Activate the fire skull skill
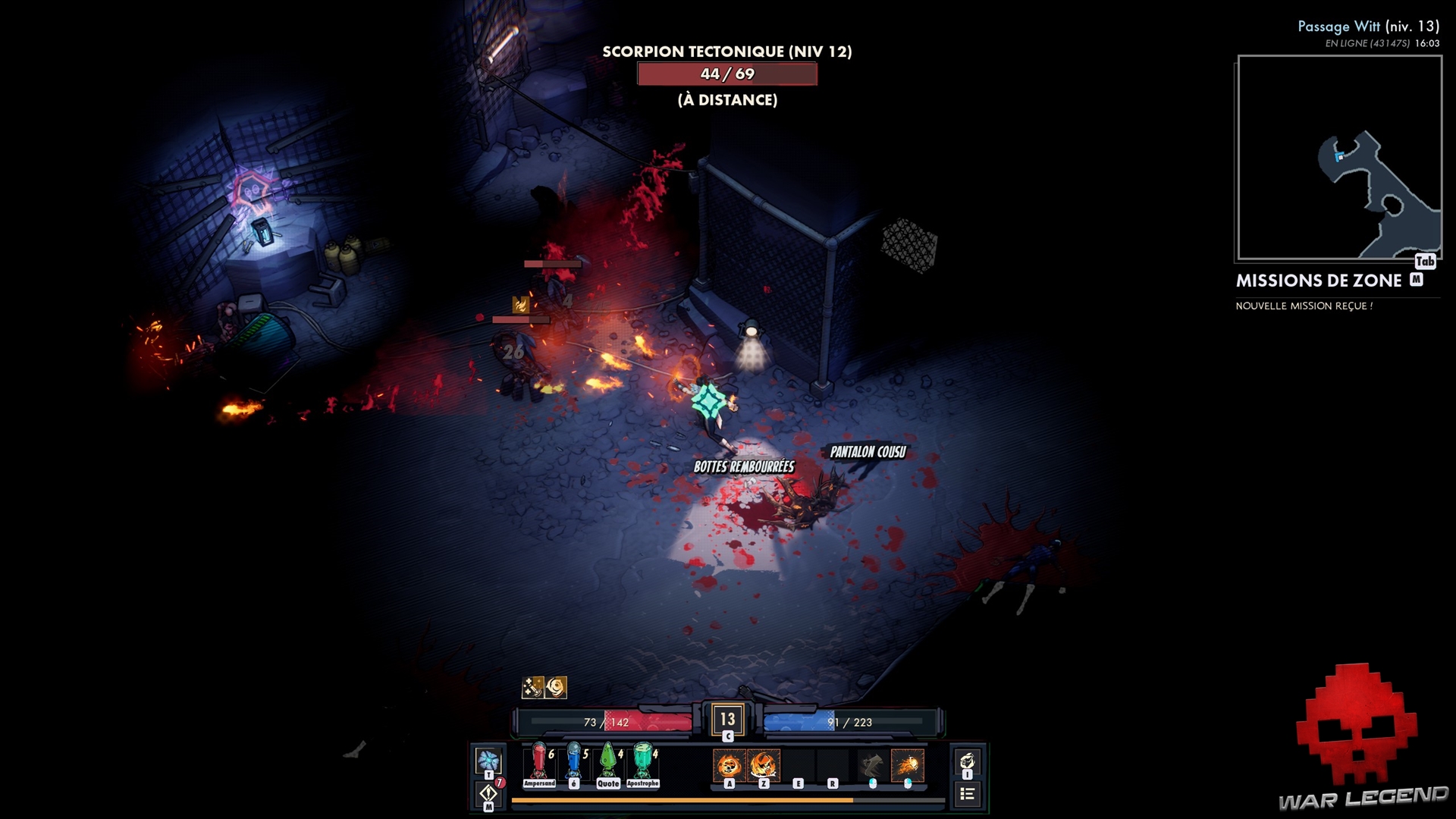Viewport: 1456px width, 819px height. (729, 765)
